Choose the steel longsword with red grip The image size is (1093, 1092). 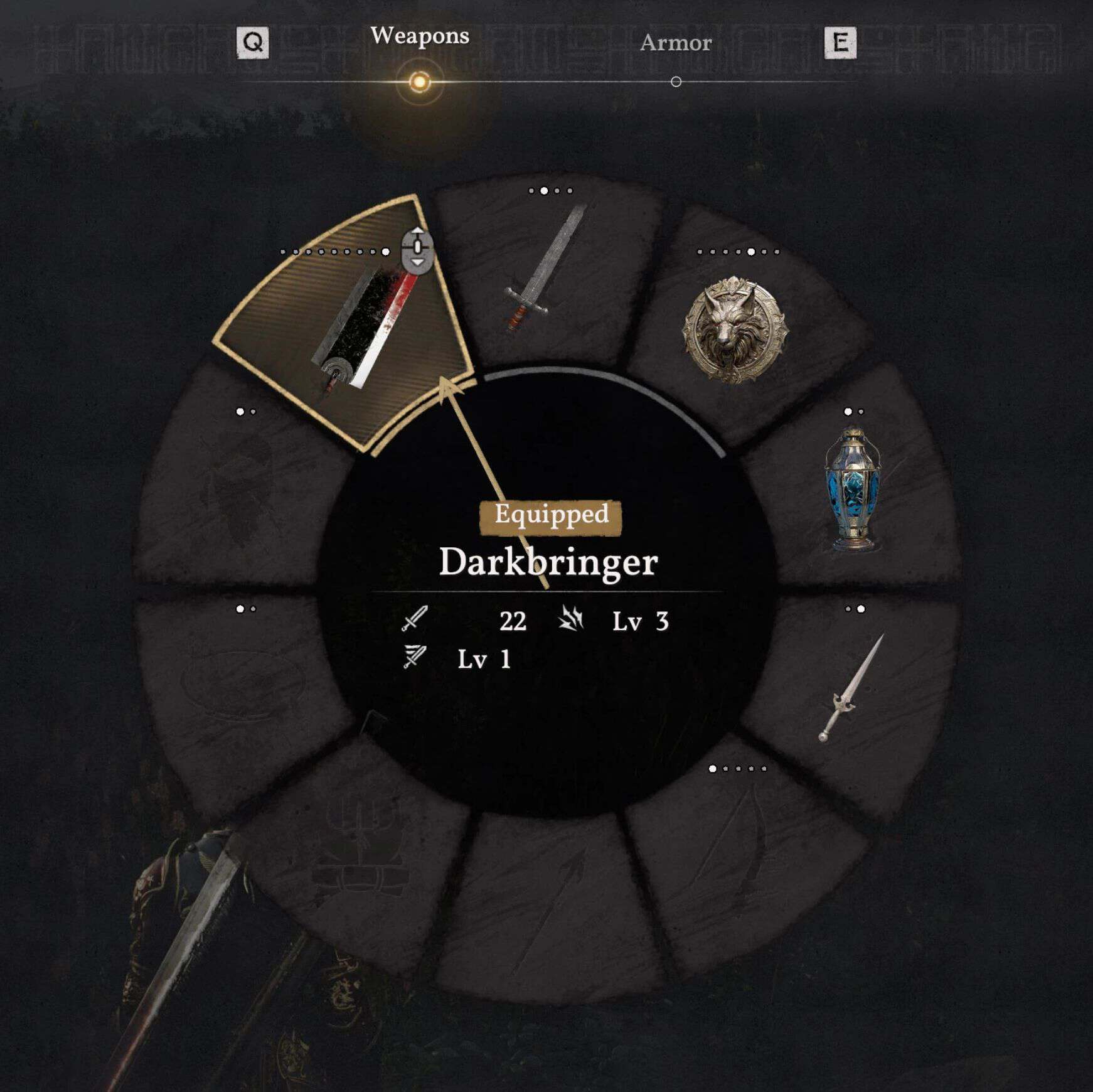tap(545, 271)
